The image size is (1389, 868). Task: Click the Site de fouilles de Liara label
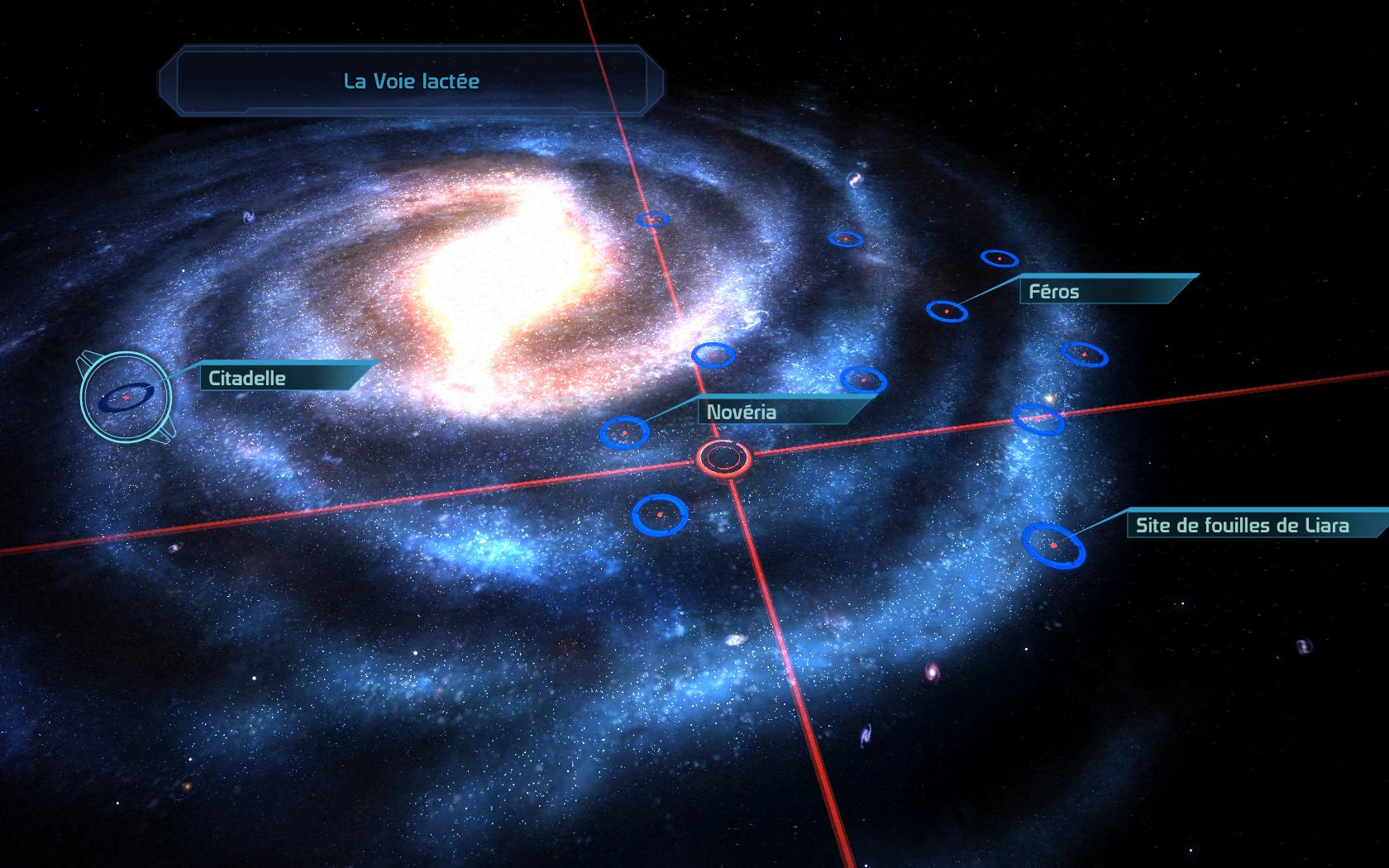[1242, 524]
